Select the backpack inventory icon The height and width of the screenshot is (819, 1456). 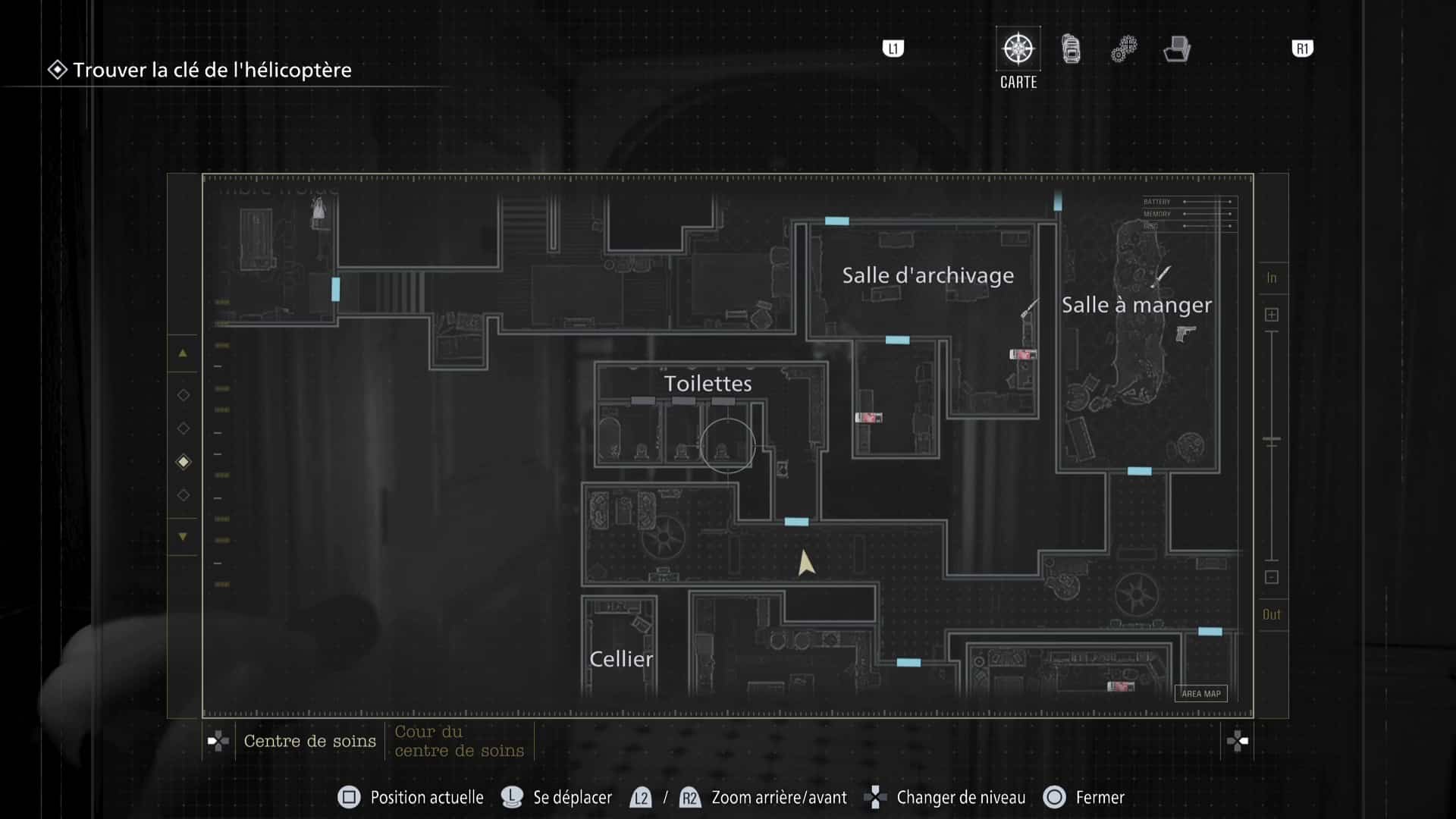coord(1070,48)
